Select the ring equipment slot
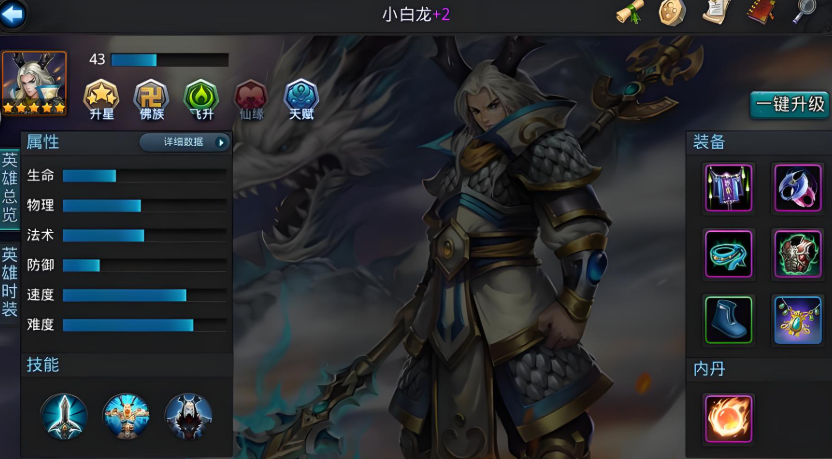This screenshot has width=832, height=459. [797, 188]
